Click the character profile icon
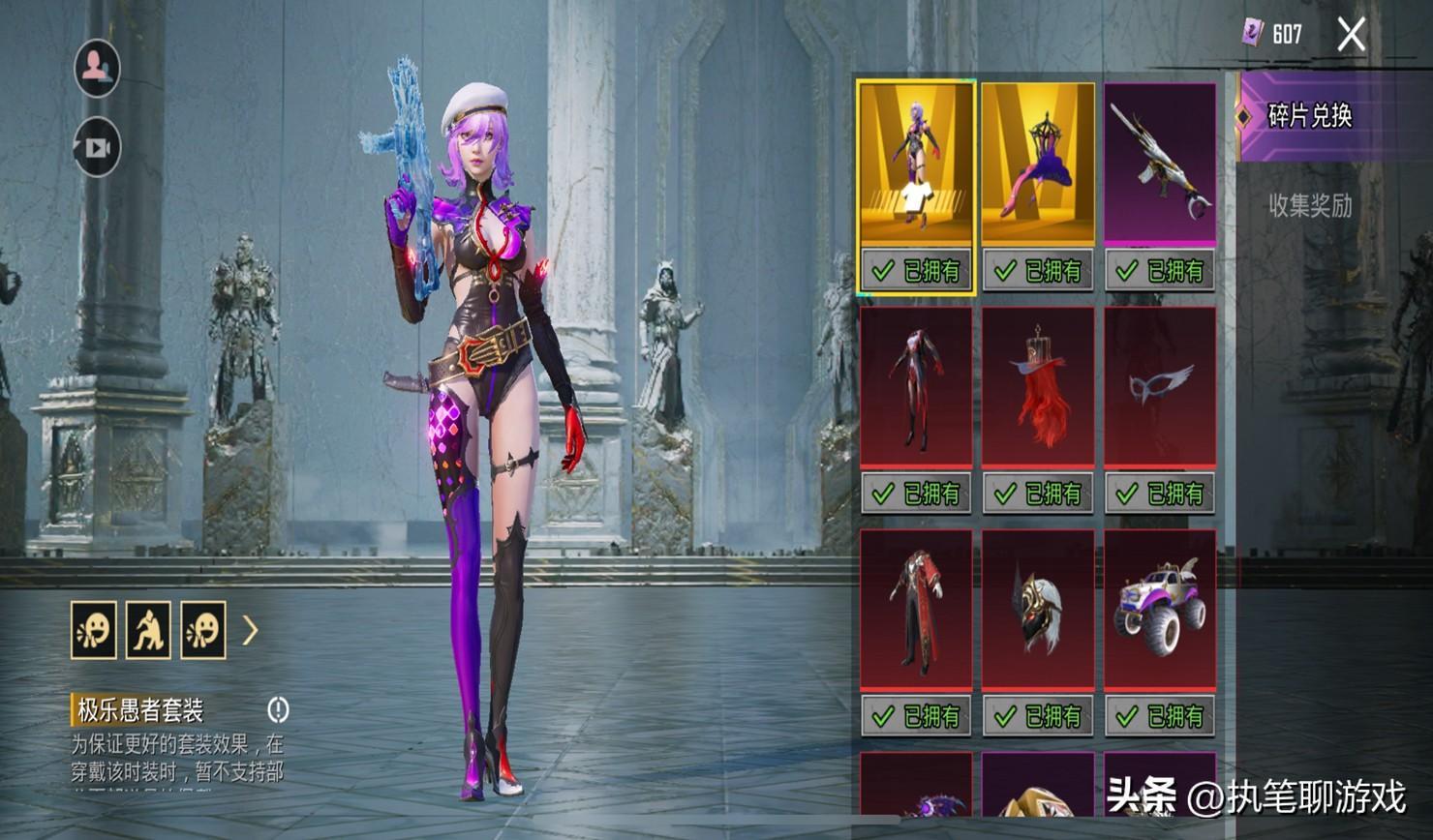This screenshot has width=1433, height=840. click(x=97, y=67)
